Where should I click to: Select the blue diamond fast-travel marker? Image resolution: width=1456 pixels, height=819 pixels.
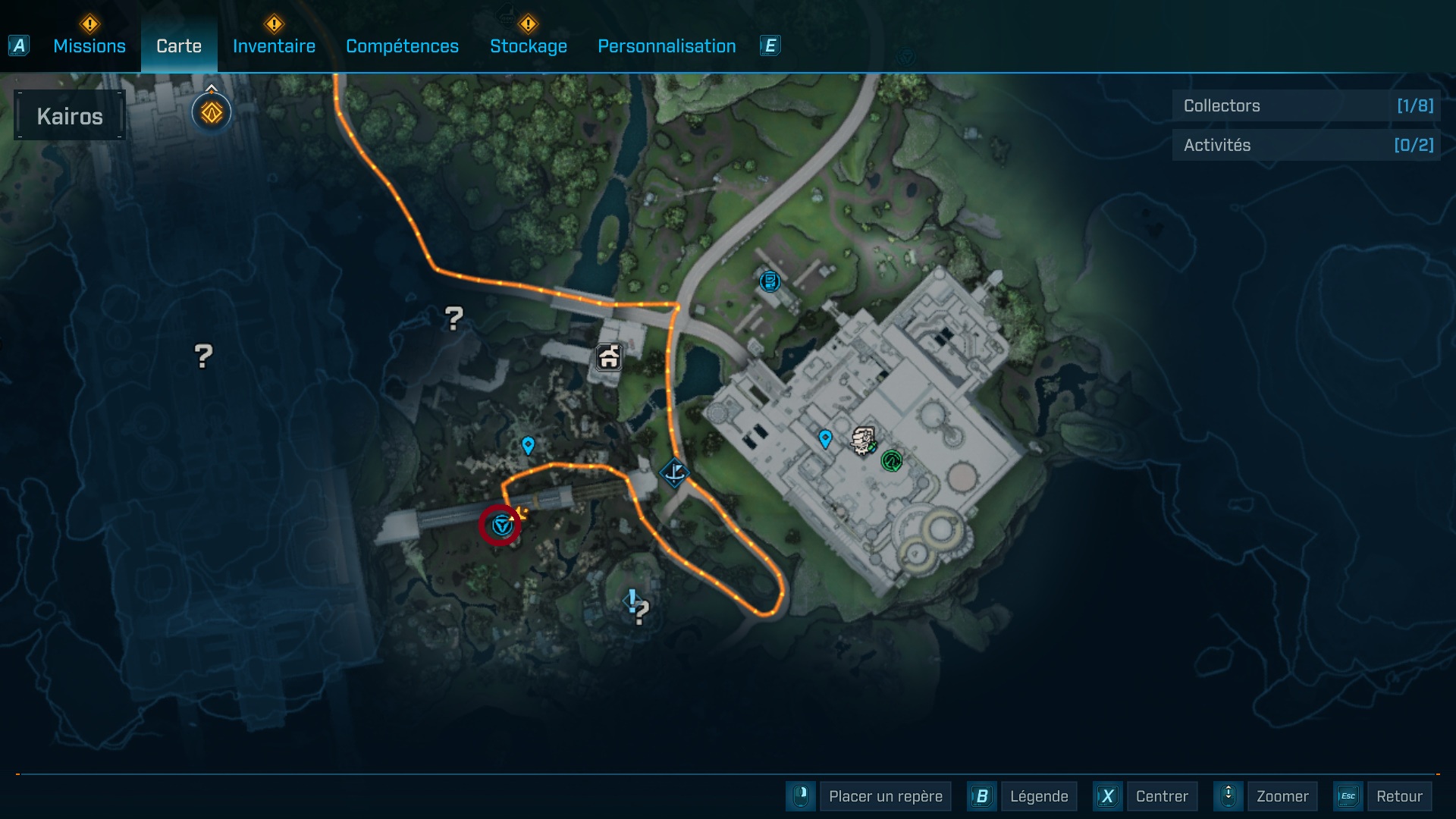pyautogui.click(x=673, y=473)
